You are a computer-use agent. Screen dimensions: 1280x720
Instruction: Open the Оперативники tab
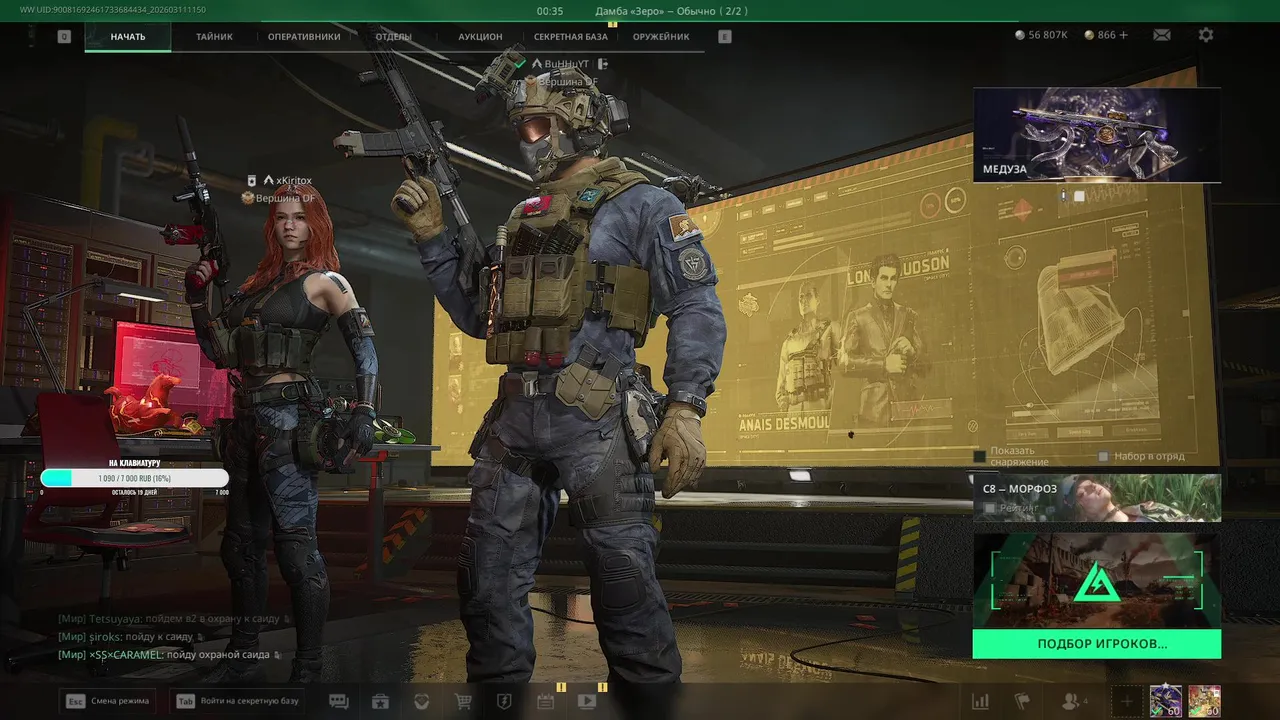pos(304,37)
